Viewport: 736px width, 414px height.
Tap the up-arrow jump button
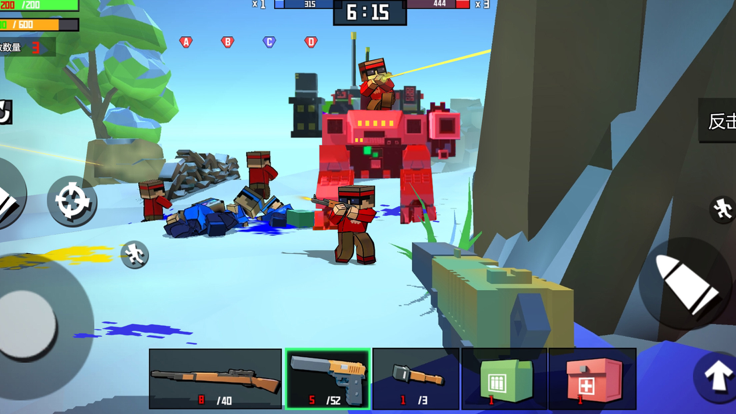[x=716, y=377]
